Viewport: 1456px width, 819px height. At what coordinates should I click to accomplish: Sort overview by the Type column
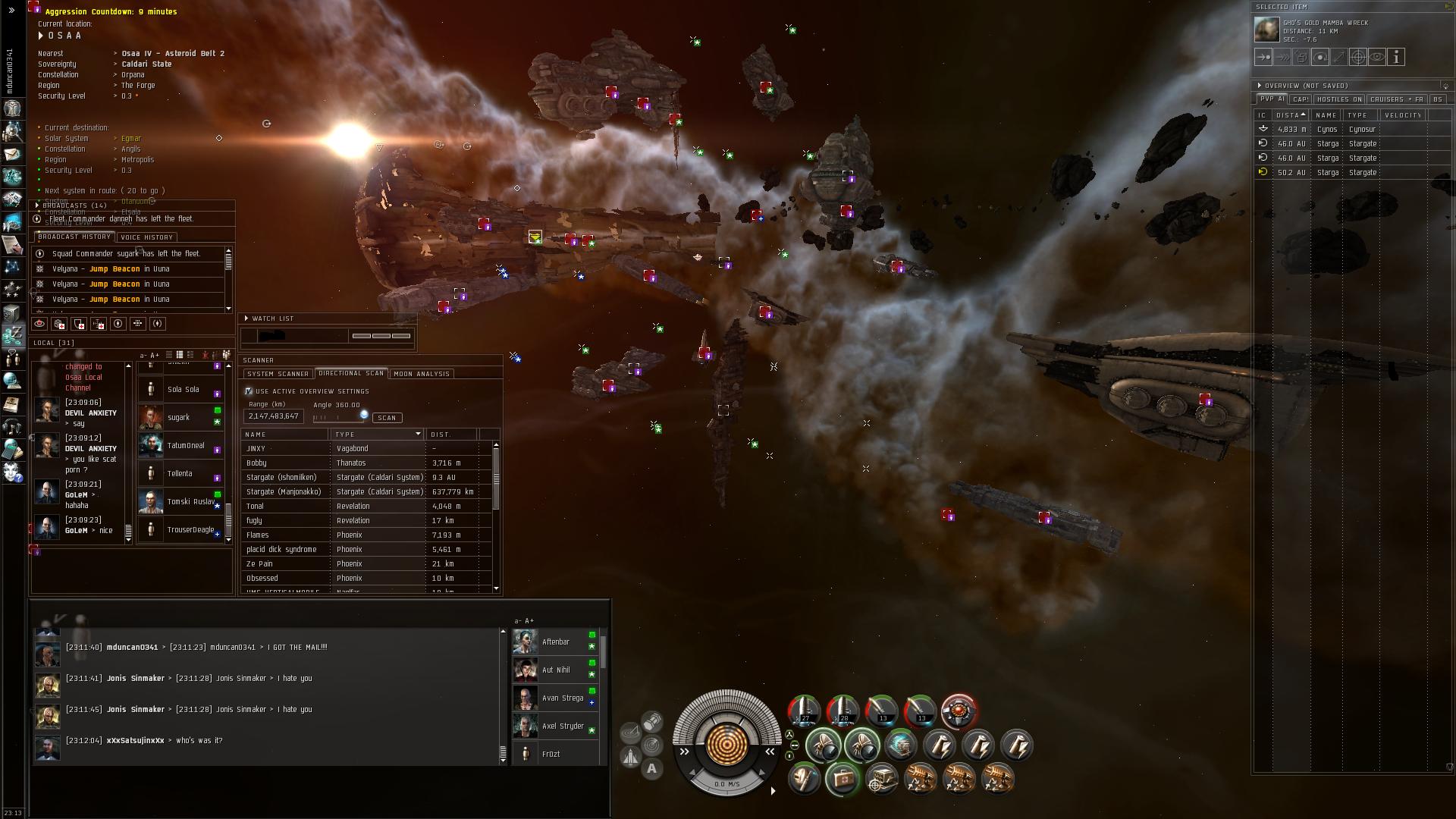click(1357, 115)
